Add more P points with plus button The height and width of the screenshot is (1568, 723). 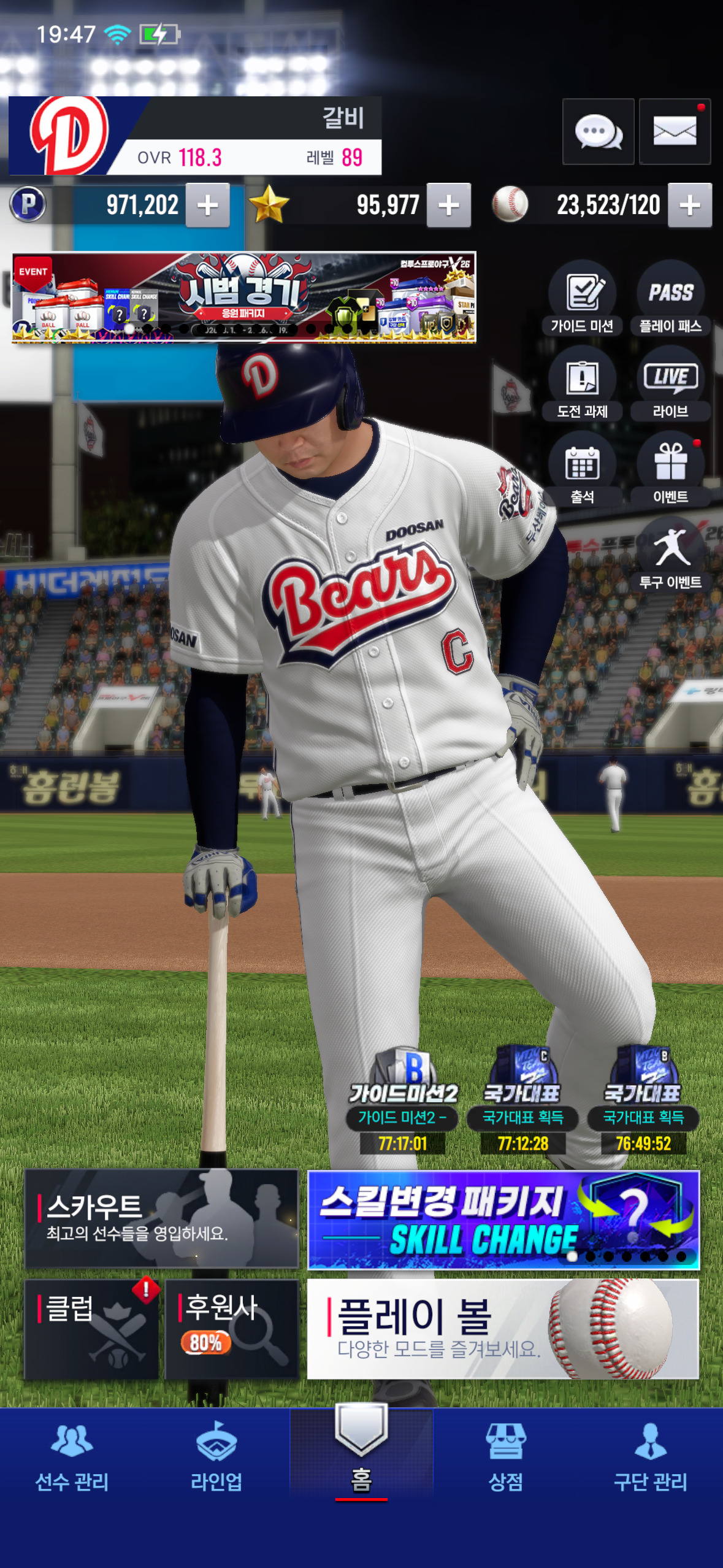(x=208, y=206)
